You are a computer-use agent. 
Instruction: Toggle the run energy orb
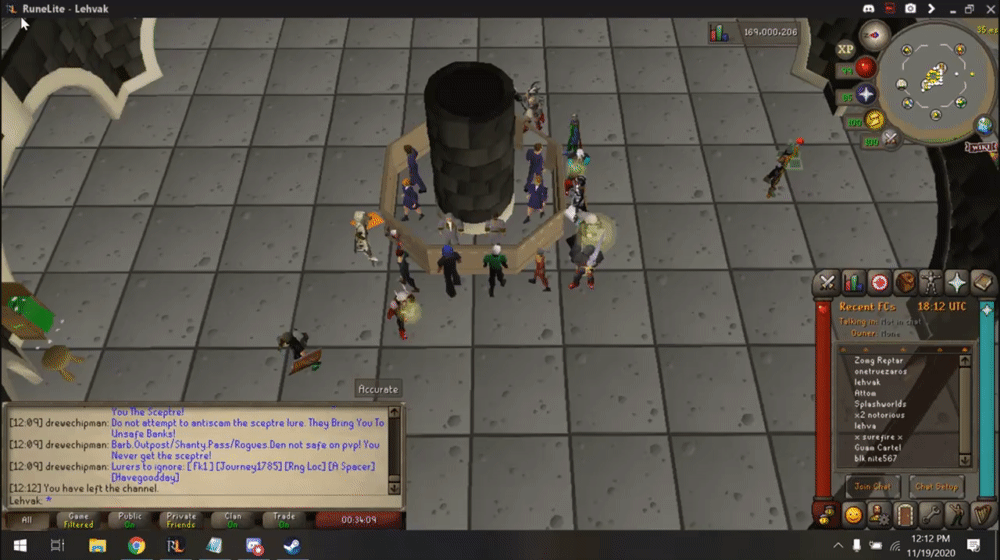click(875, 121)
